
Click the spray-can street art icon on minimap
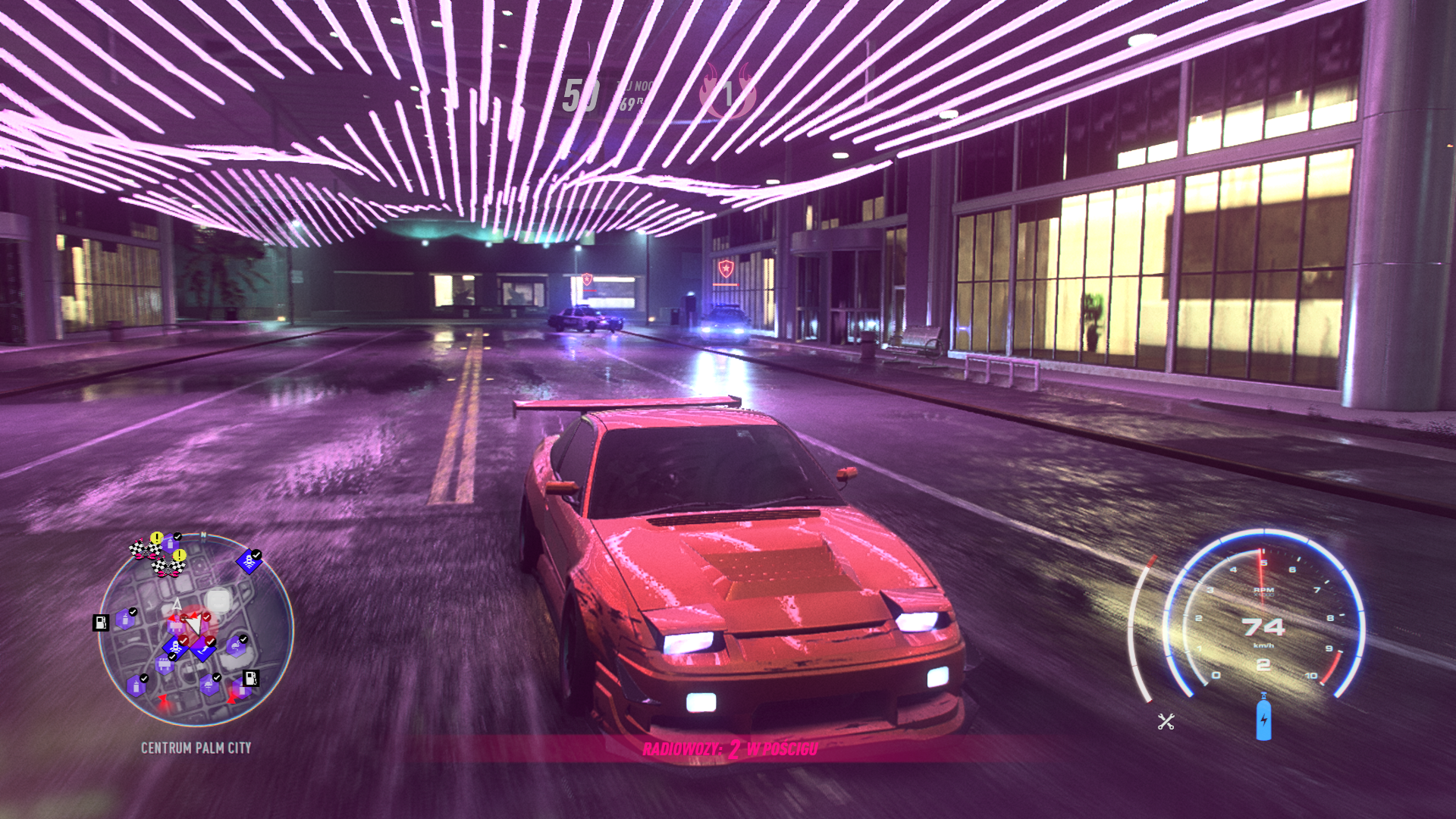click(x=125, y=620)
